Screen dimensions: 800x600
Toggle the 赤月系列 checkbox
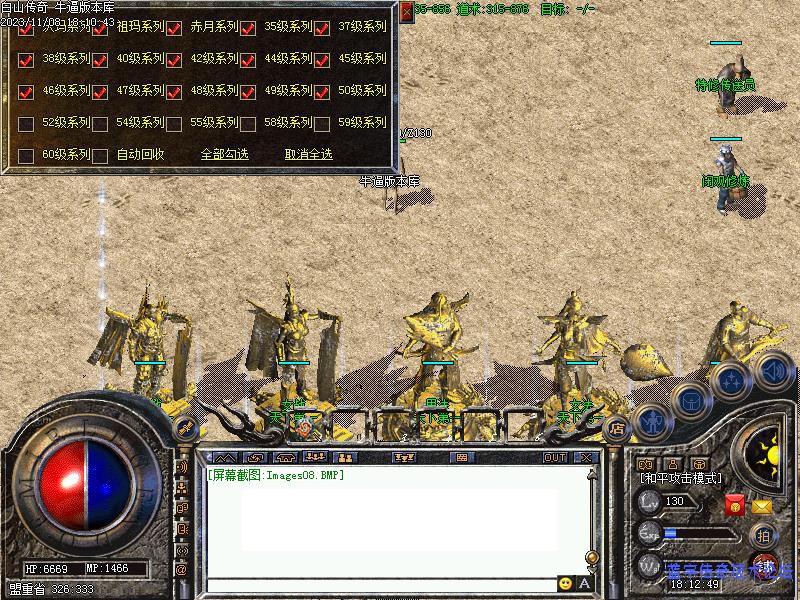click(174, 29)
